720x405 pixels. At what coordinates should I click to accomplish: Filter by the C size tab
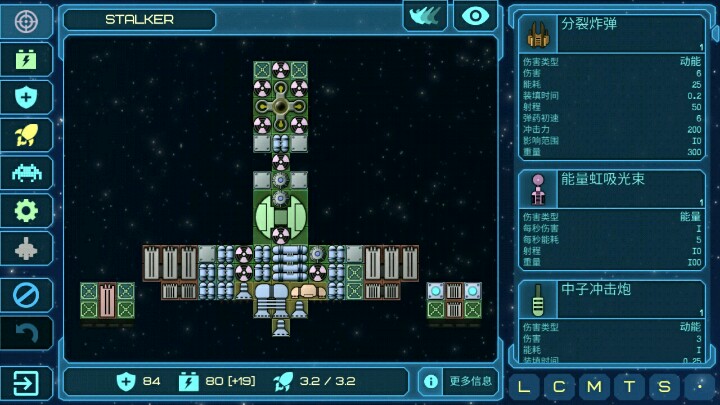pyautogui.click(x=560, y=387)
